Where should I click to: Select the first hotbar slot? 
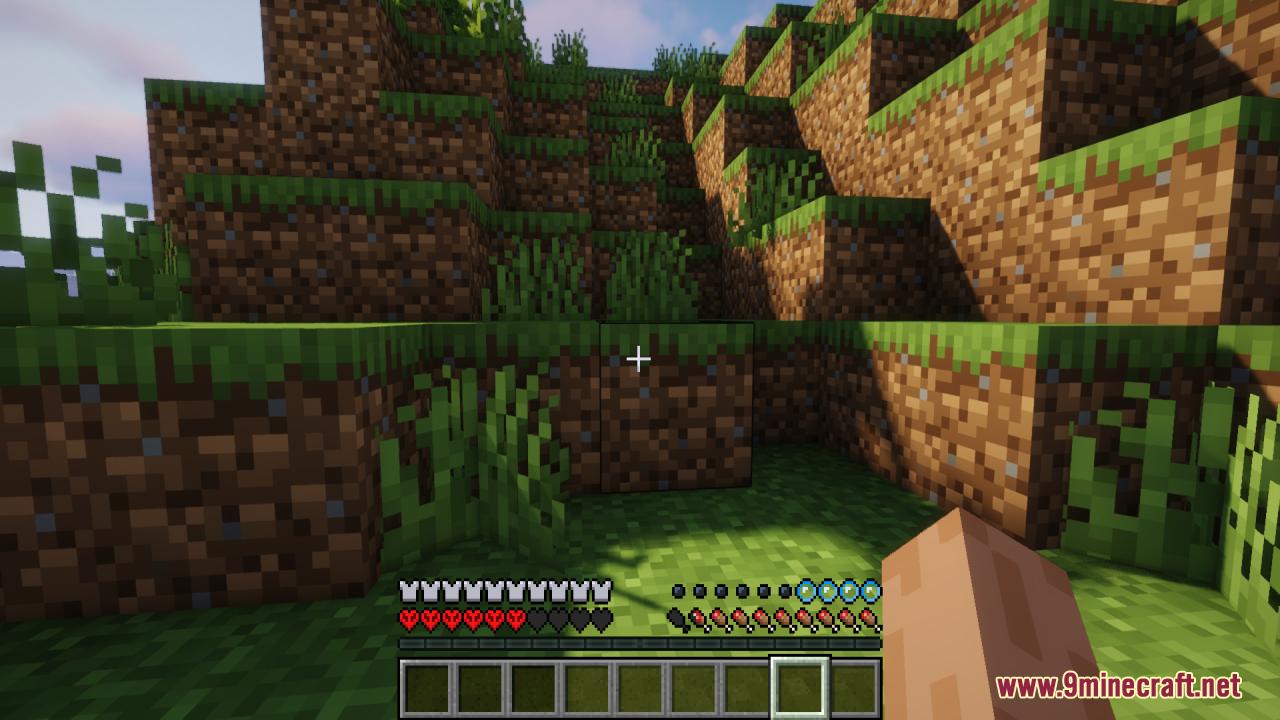pos(427,684)
